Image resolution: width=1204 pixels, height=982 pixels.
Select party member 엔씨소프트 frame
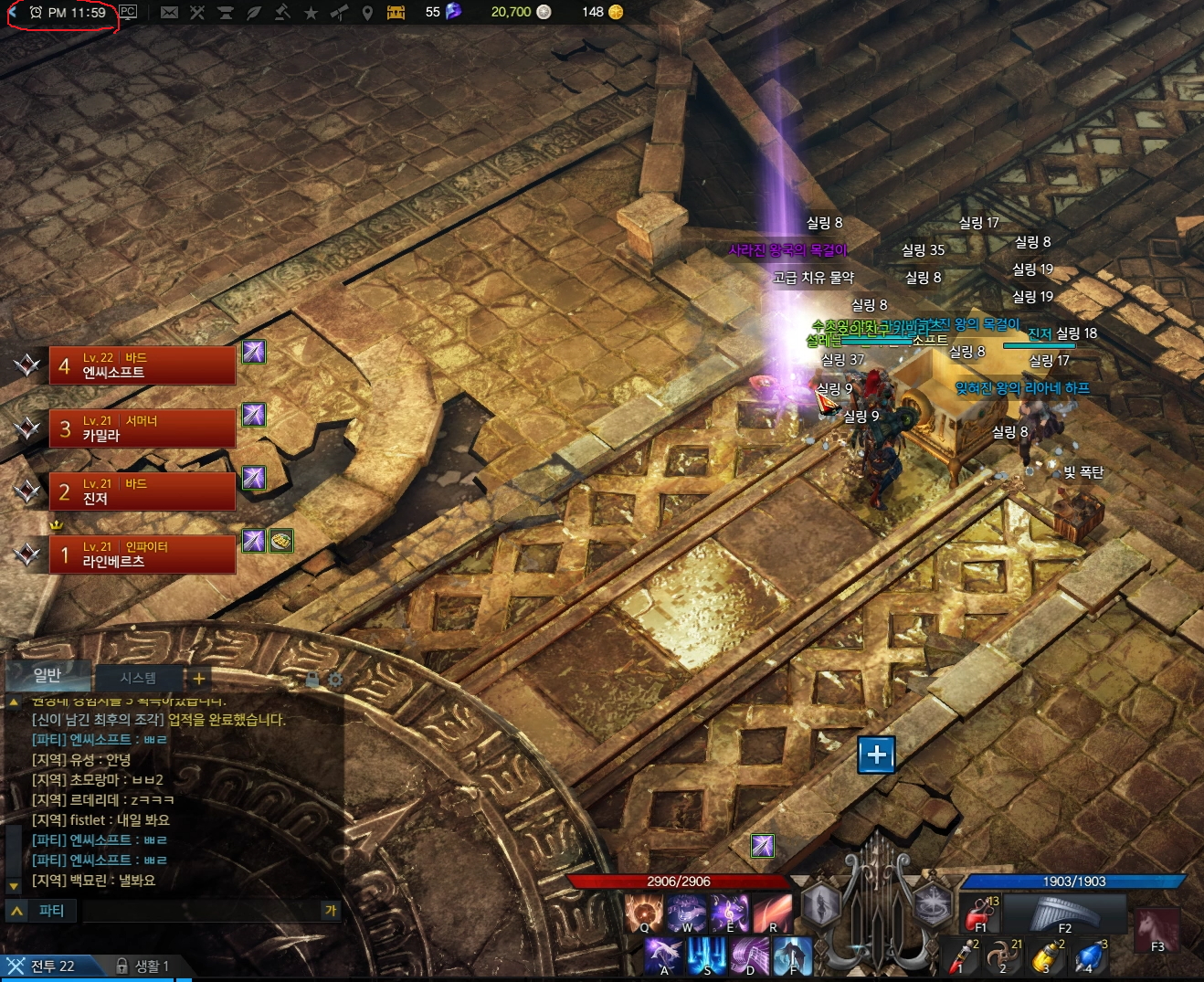click(142, 365)
